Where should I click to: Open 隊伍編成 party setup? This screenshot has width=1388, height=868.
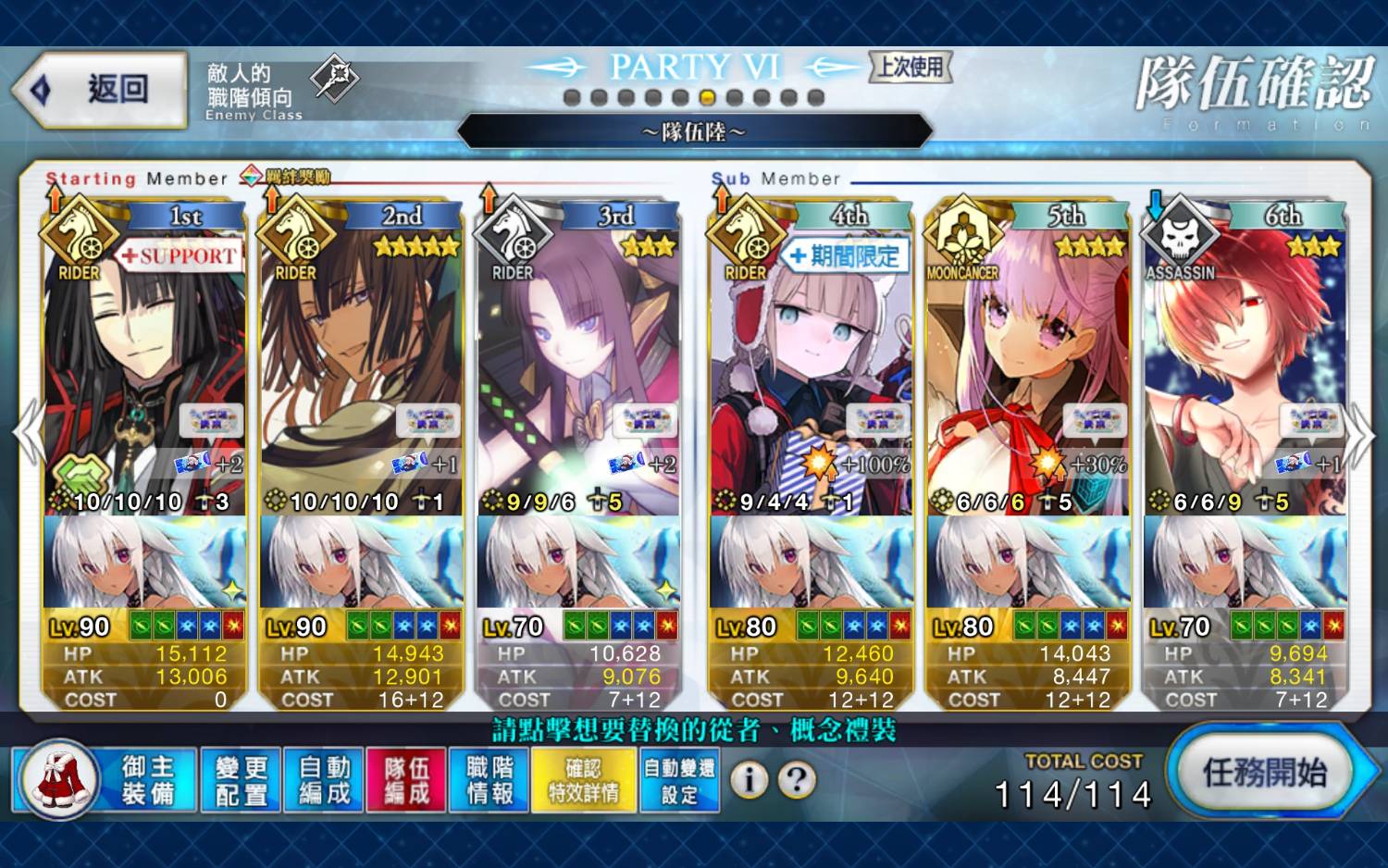407,780
